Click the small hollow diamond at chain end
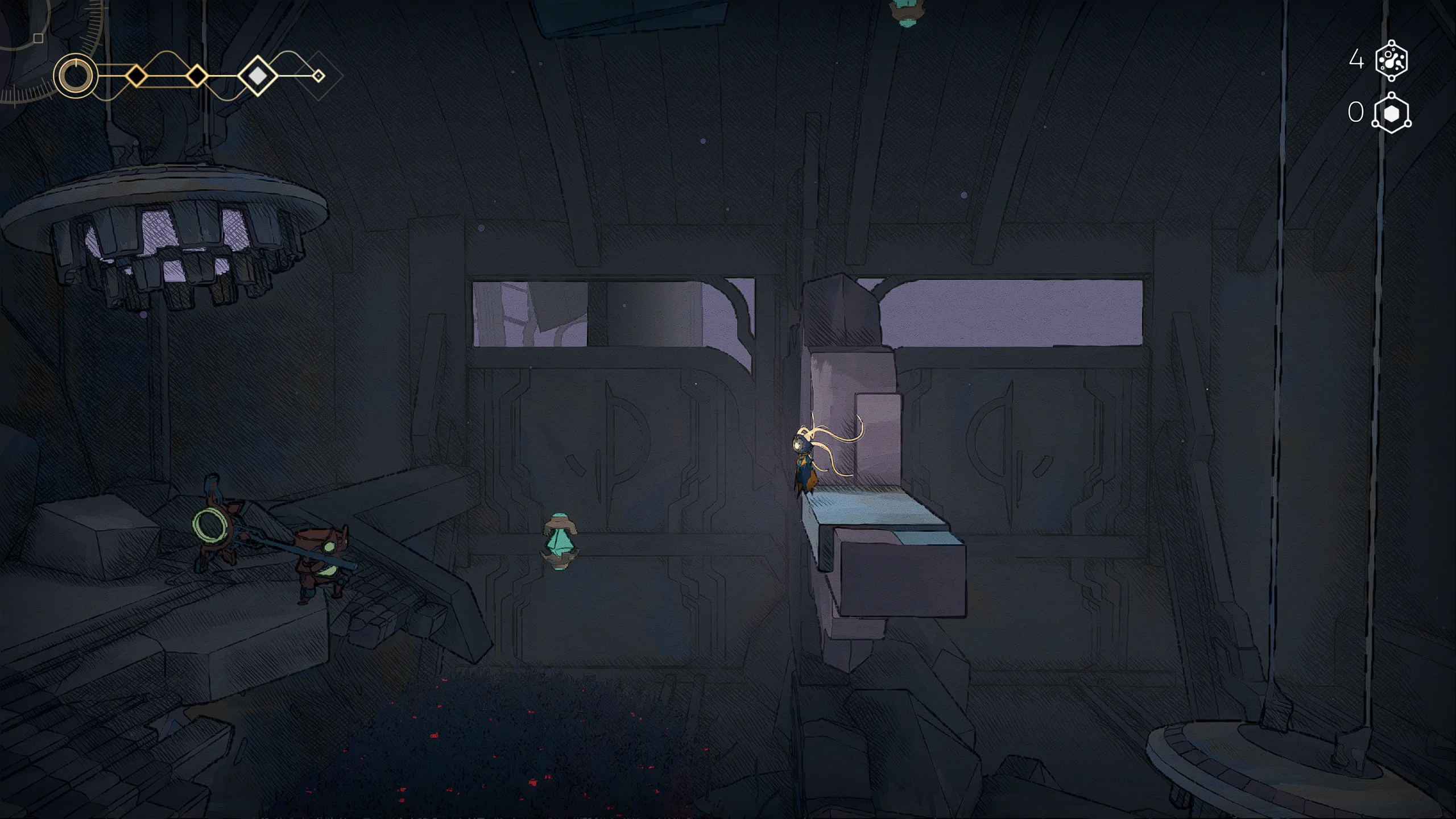1456x819 pixels. [318, 76]
